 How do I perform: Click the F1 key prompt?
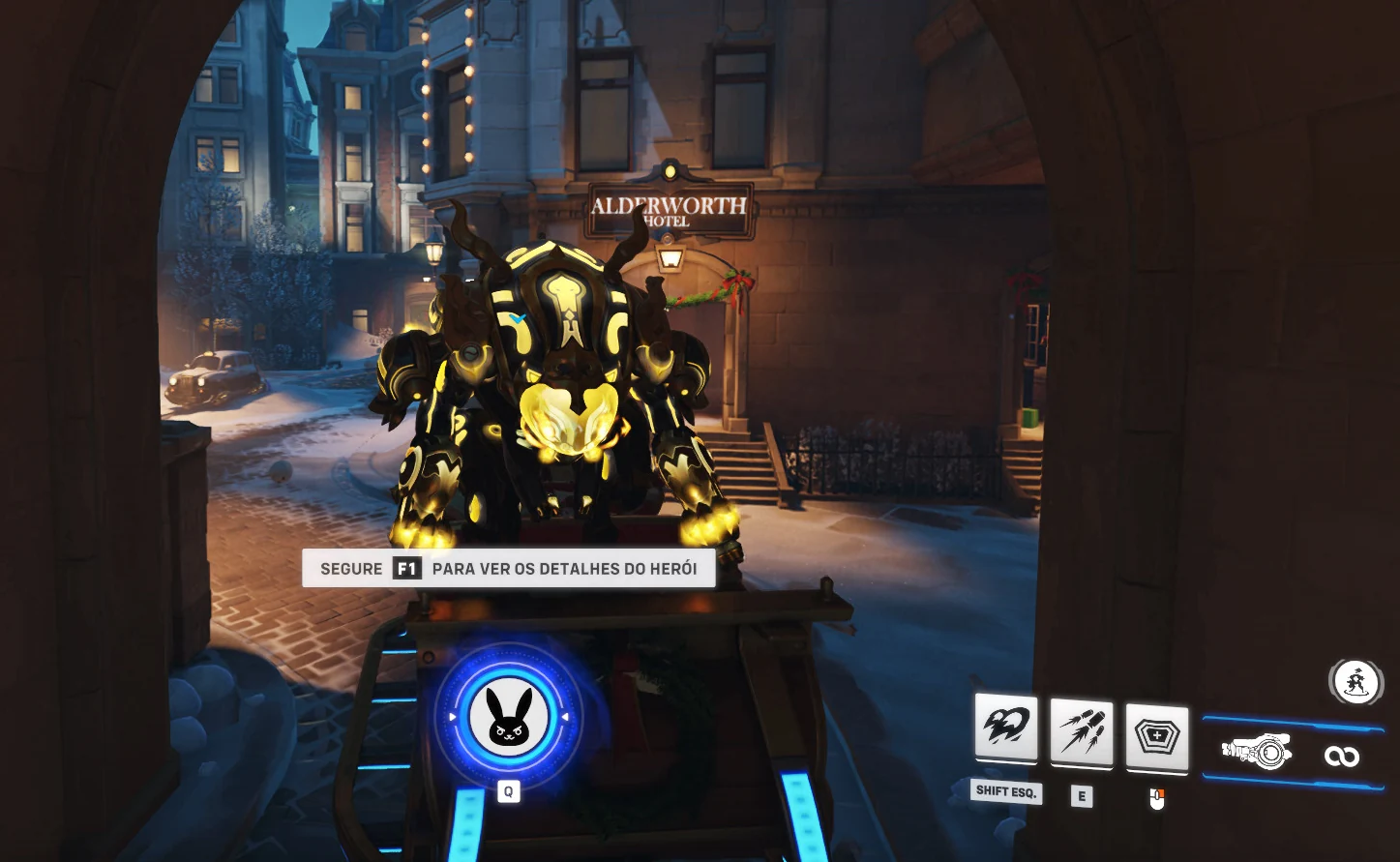(x=405, y=569)
